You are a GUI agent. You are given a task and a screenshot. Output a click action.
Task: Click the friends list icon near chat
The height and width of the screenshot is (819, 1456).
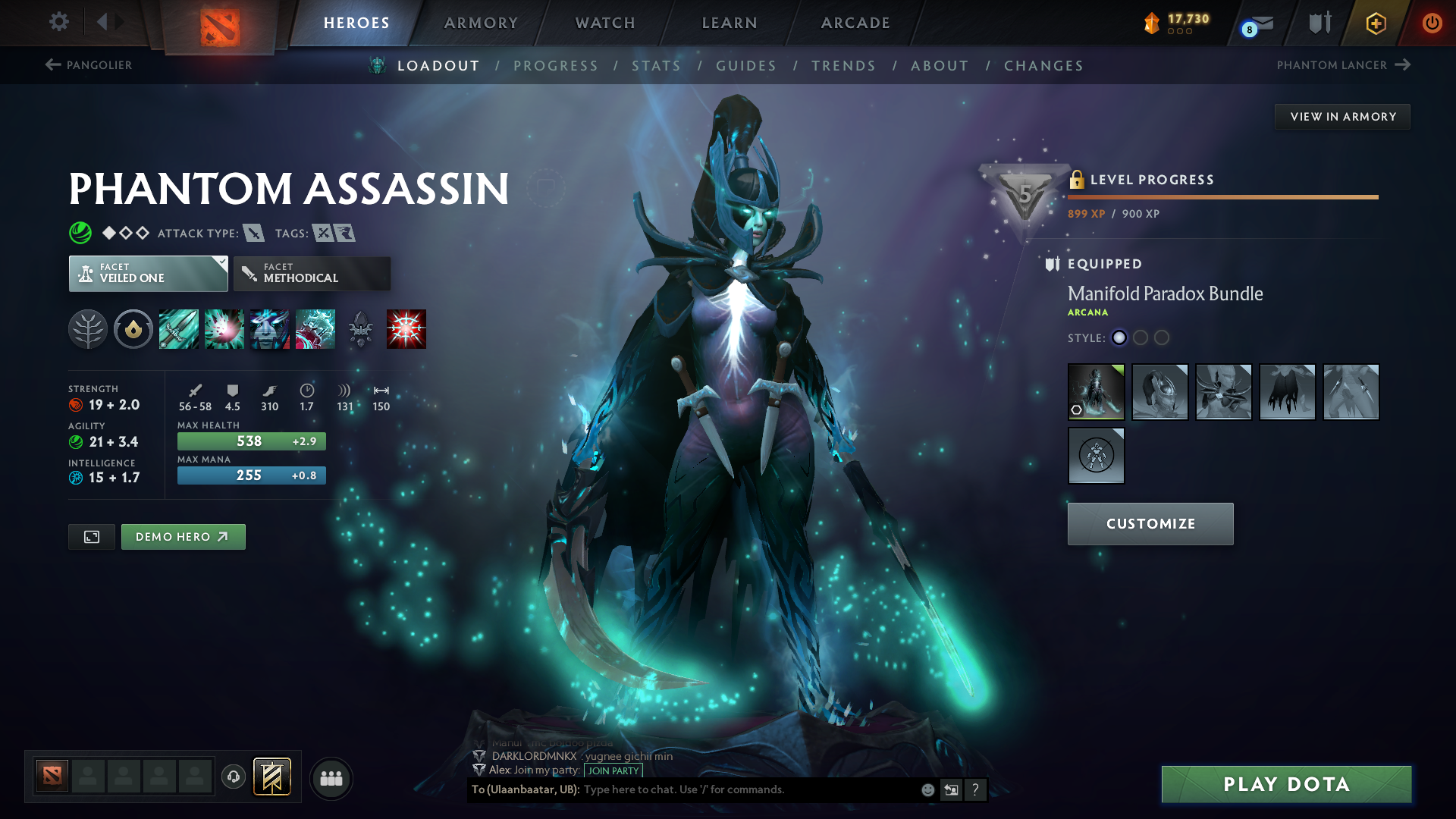click(x=331, y=778)
